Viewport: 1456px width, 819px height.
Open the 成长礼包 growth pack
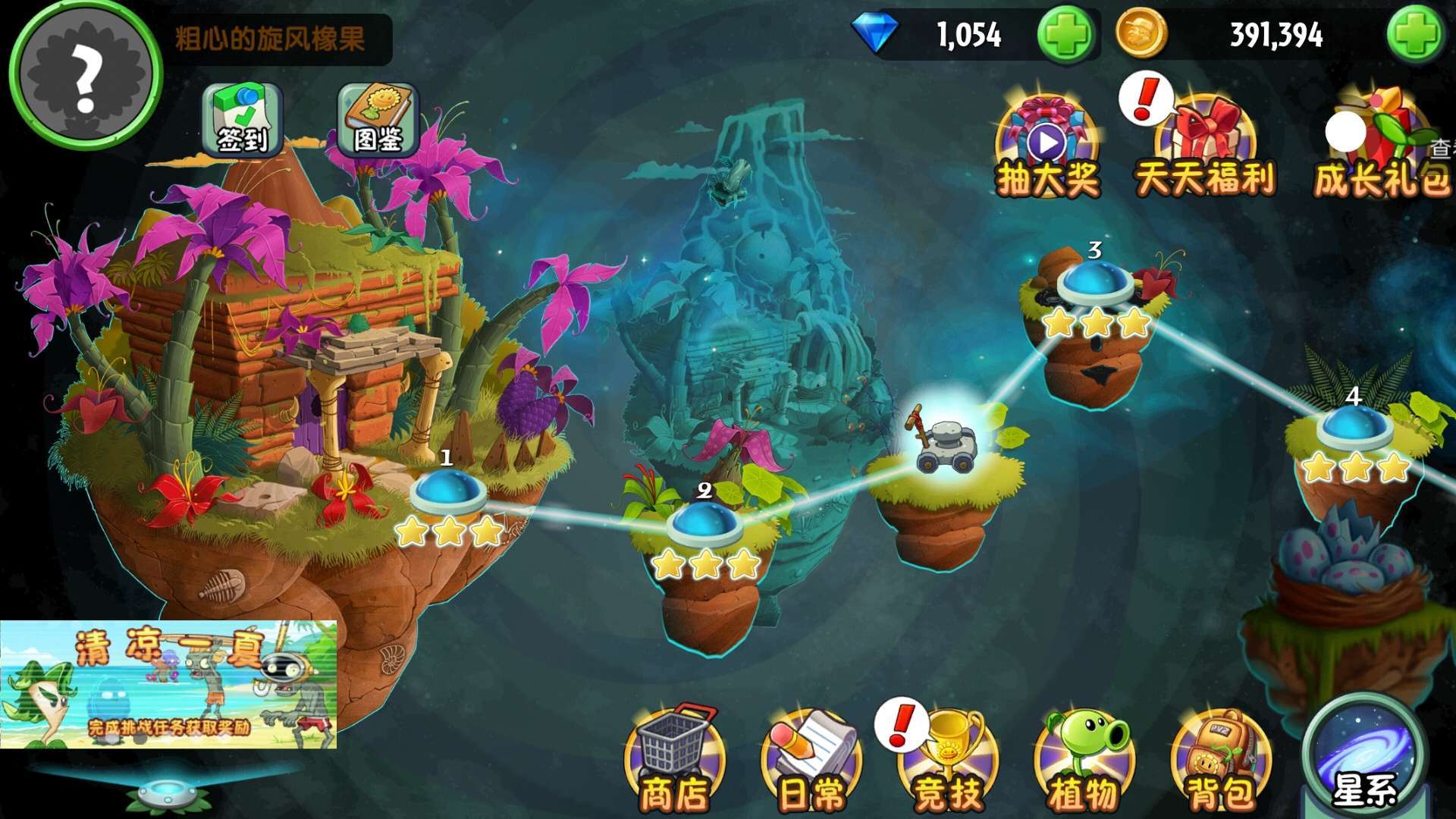1382,148
